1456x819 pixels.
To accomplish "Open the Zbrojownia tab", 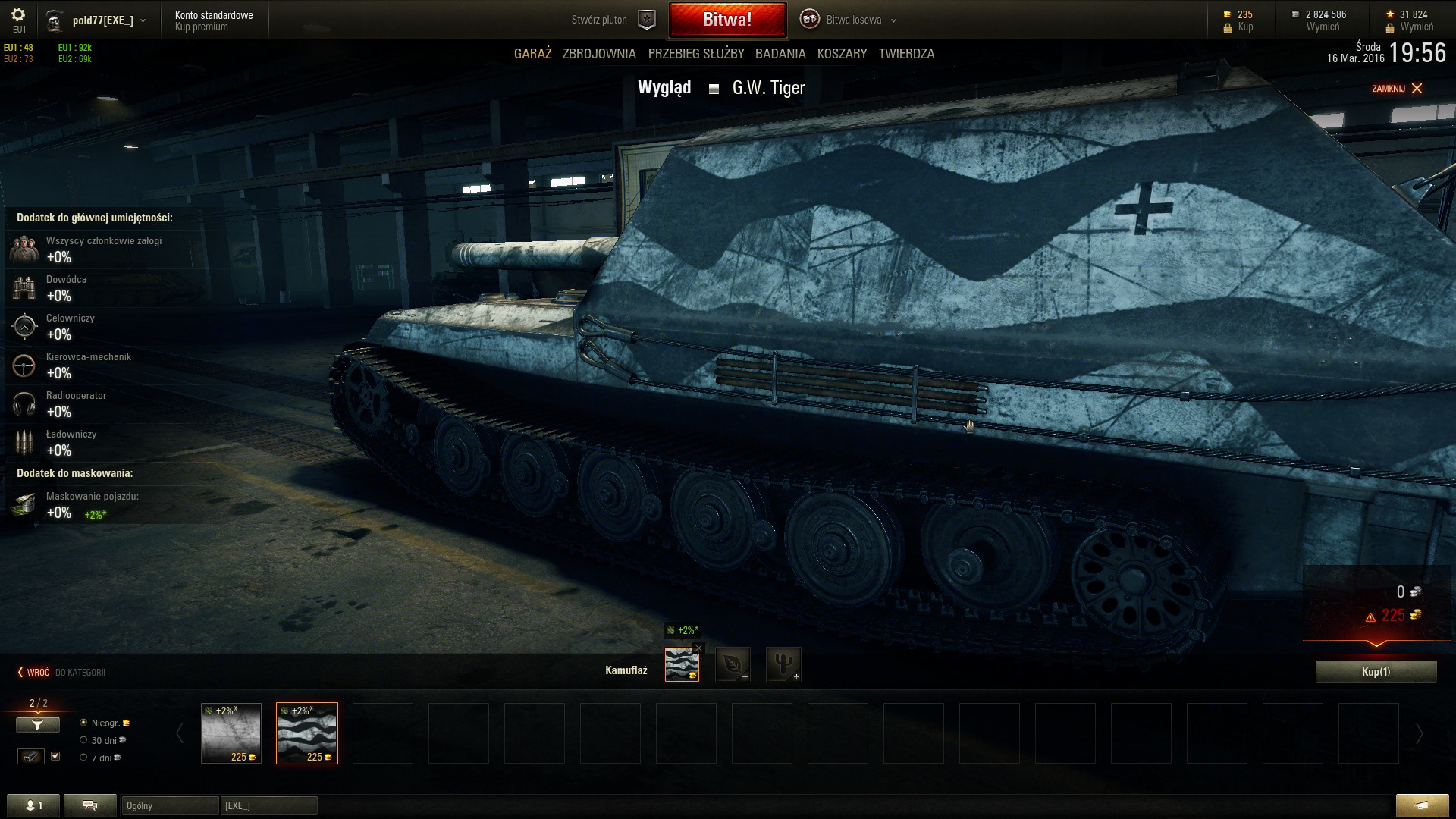I will tap(598, 54).
